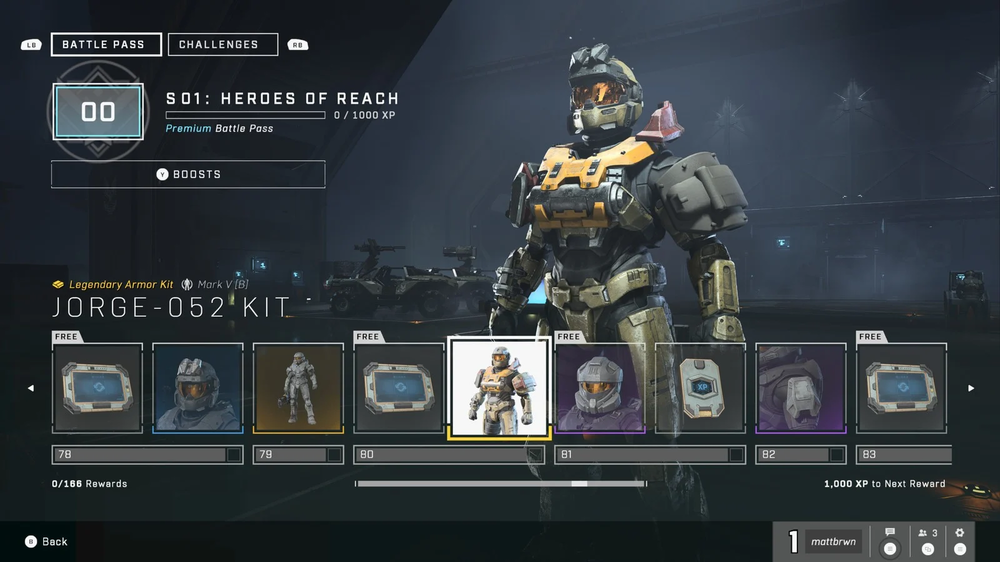This screenshot has height=562, width=1000.
Task: Switch to the Challenges tab
Action: point(222,45)
